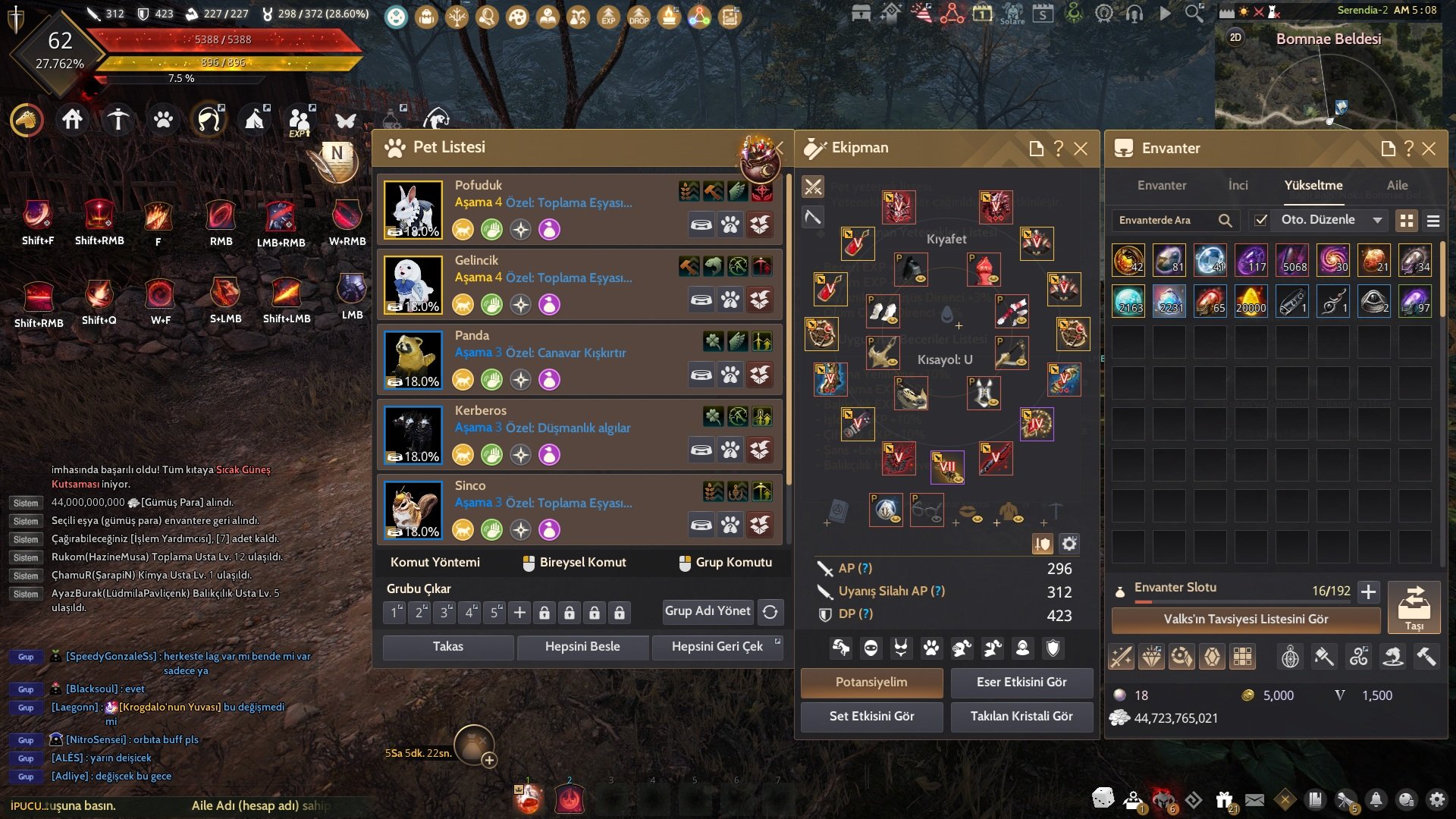
Task: Toggle the Oto. Düzenle checkbox
Action: coord(1261,220)
